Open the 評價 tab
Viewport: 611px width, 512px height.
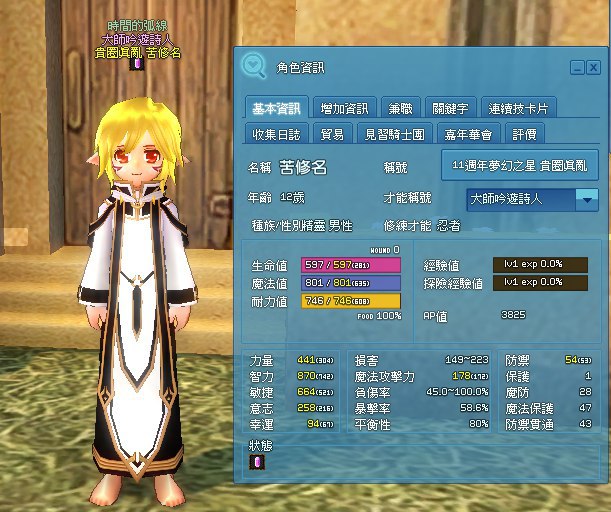[525, 134]
